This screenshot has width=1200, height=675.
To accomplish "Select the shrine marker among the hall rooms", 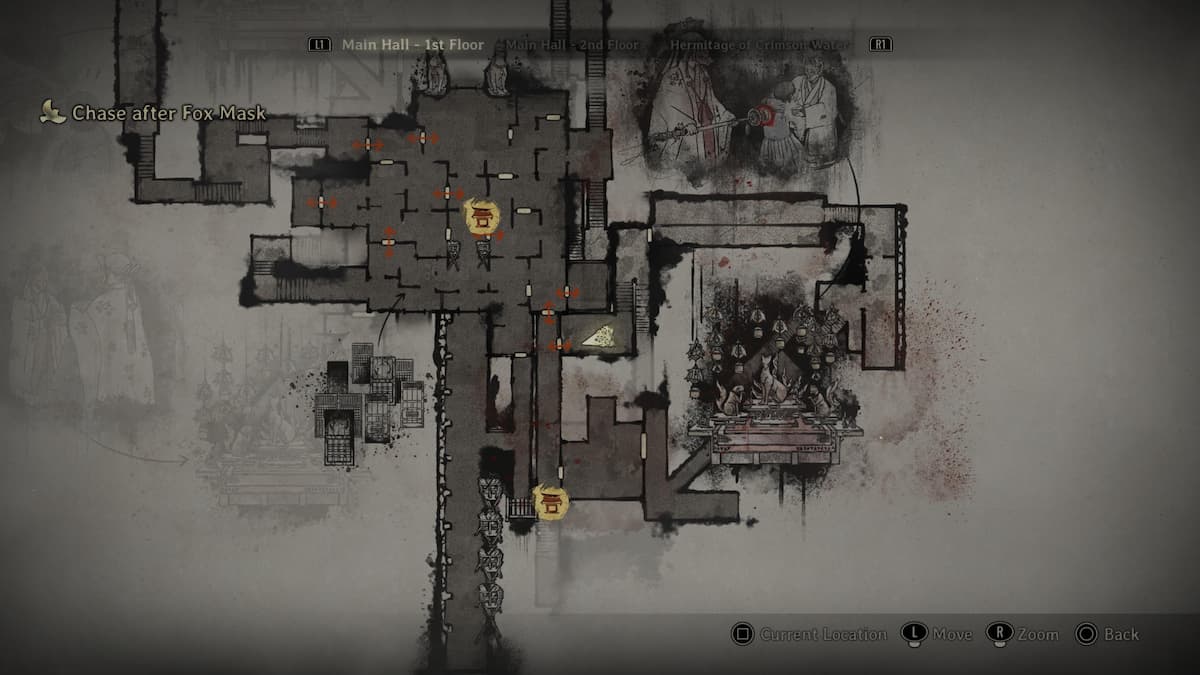I will pos(482,215).
